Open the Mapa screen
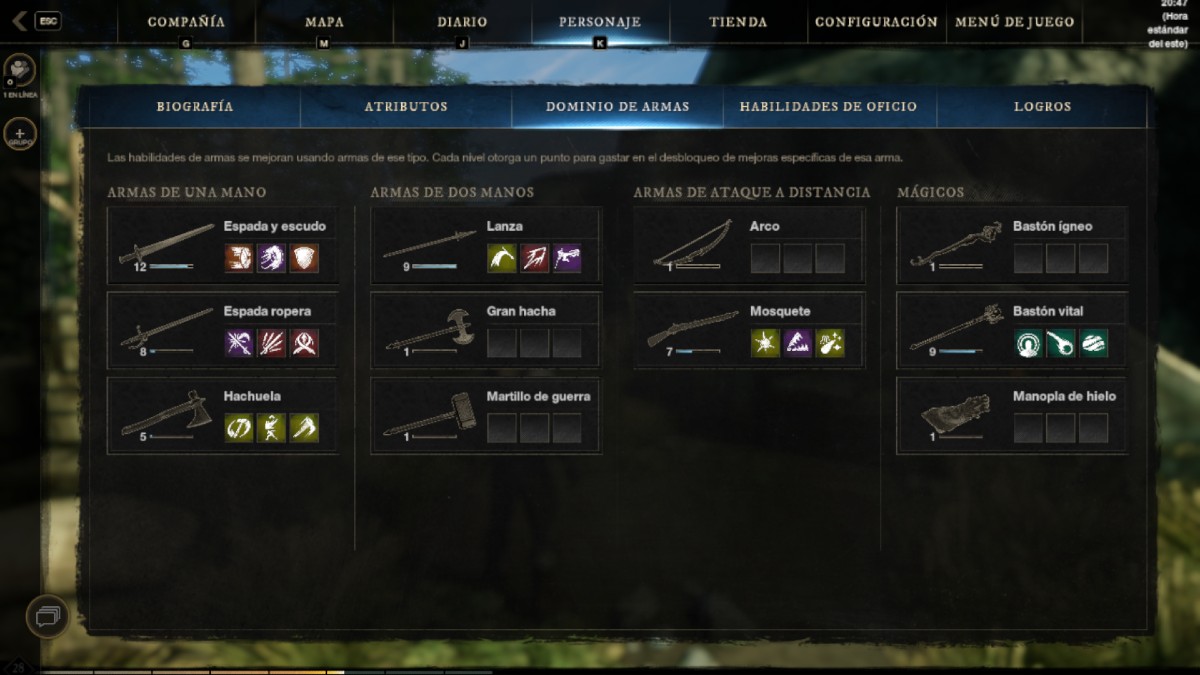This screenshot has height=675, width=1200. [324, 21]
